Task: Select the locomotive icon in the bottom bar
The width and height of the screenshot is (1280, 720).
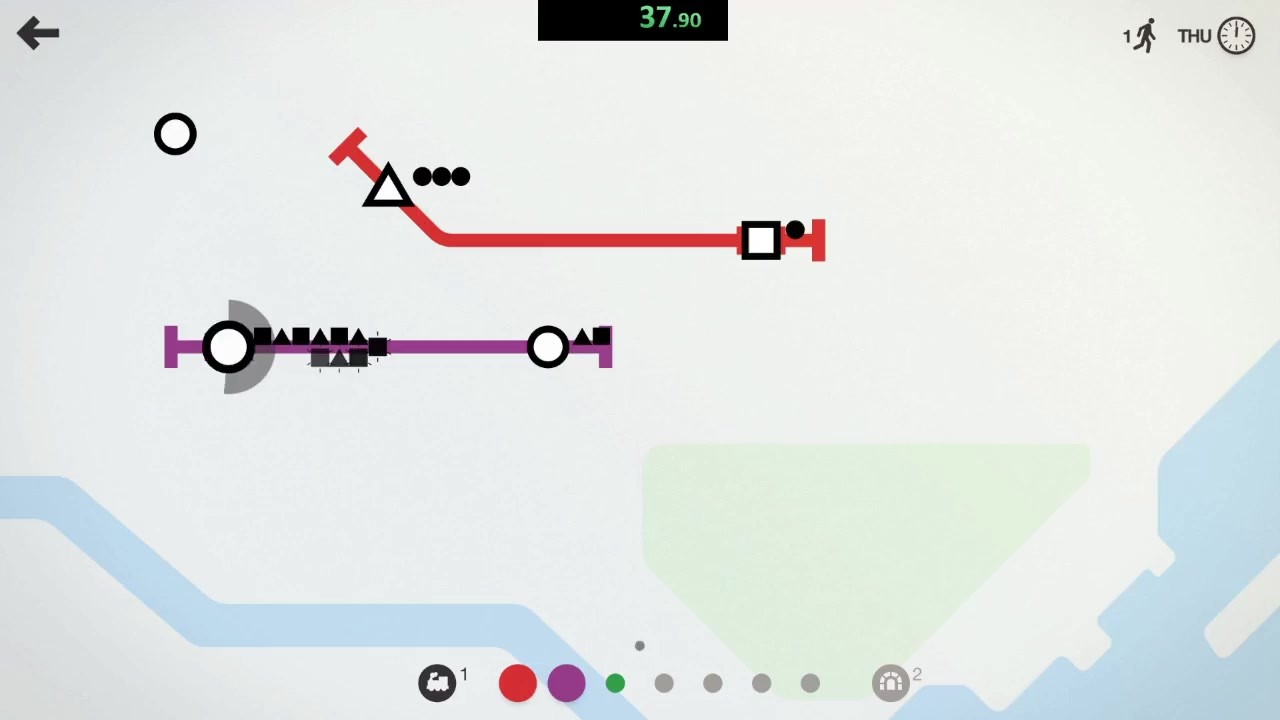Action: (437, 682)
